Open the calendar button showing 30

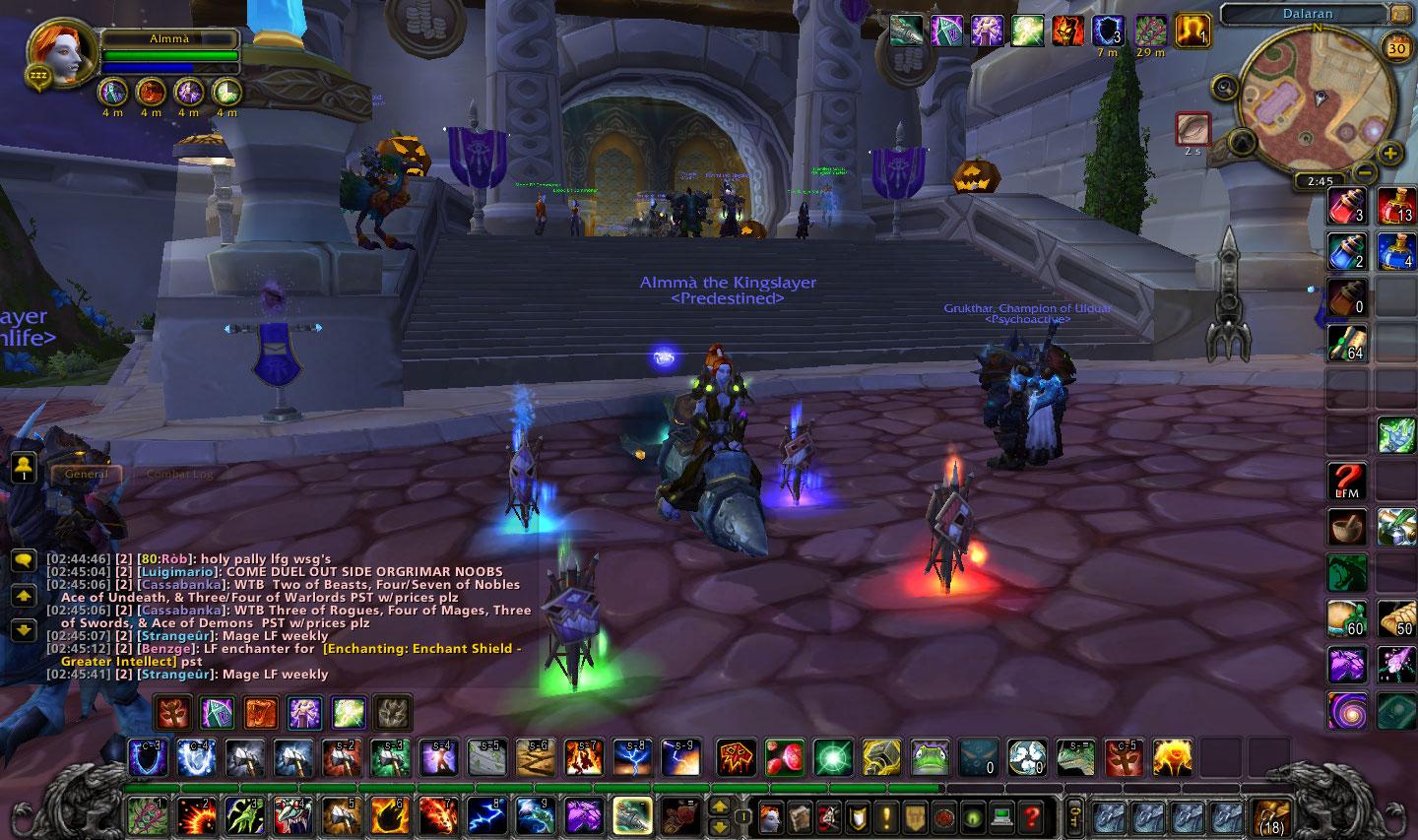click(1396, 47)
